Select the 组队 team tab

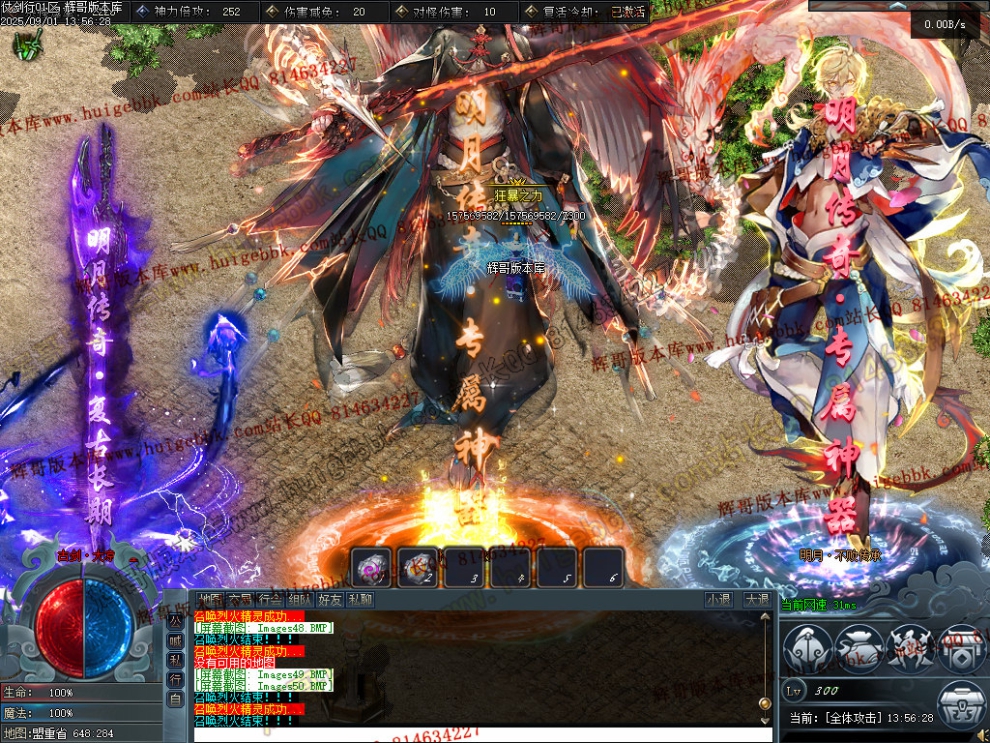tap(300, 600)
